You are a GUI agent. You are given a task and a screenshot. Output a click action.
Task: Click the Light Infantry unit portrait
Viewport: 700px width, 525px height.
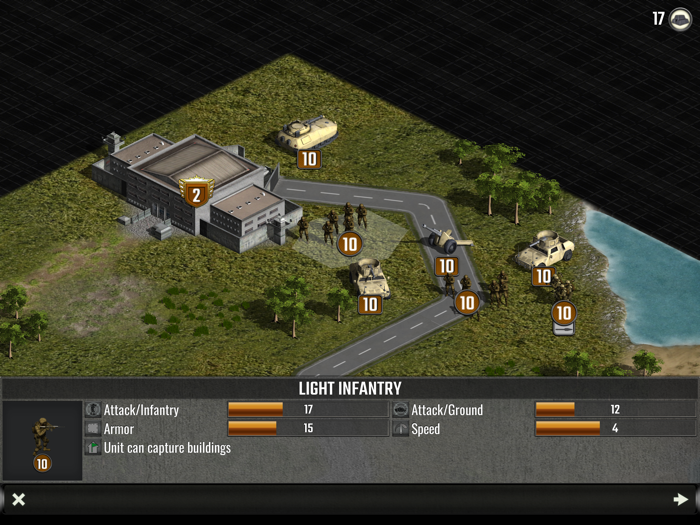click(42, 439)
